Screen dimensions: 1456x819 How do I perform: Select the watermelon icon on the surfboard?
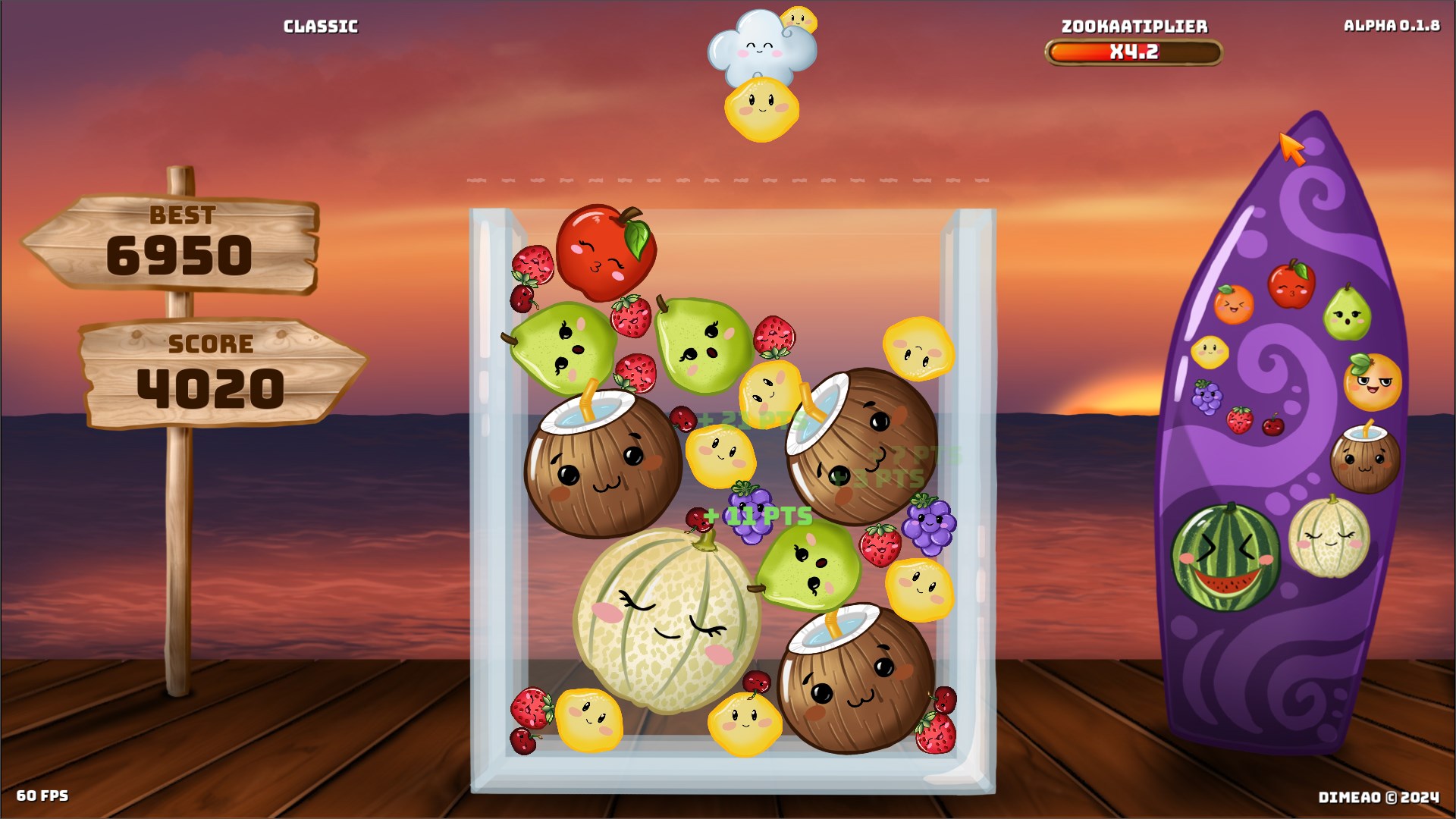click(x=1225, y=557)
